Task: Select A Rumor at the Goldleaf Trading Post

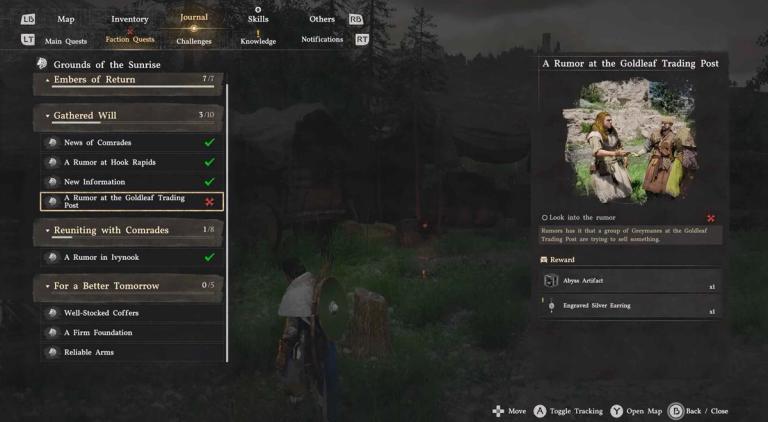Action: tap(130, 202)
